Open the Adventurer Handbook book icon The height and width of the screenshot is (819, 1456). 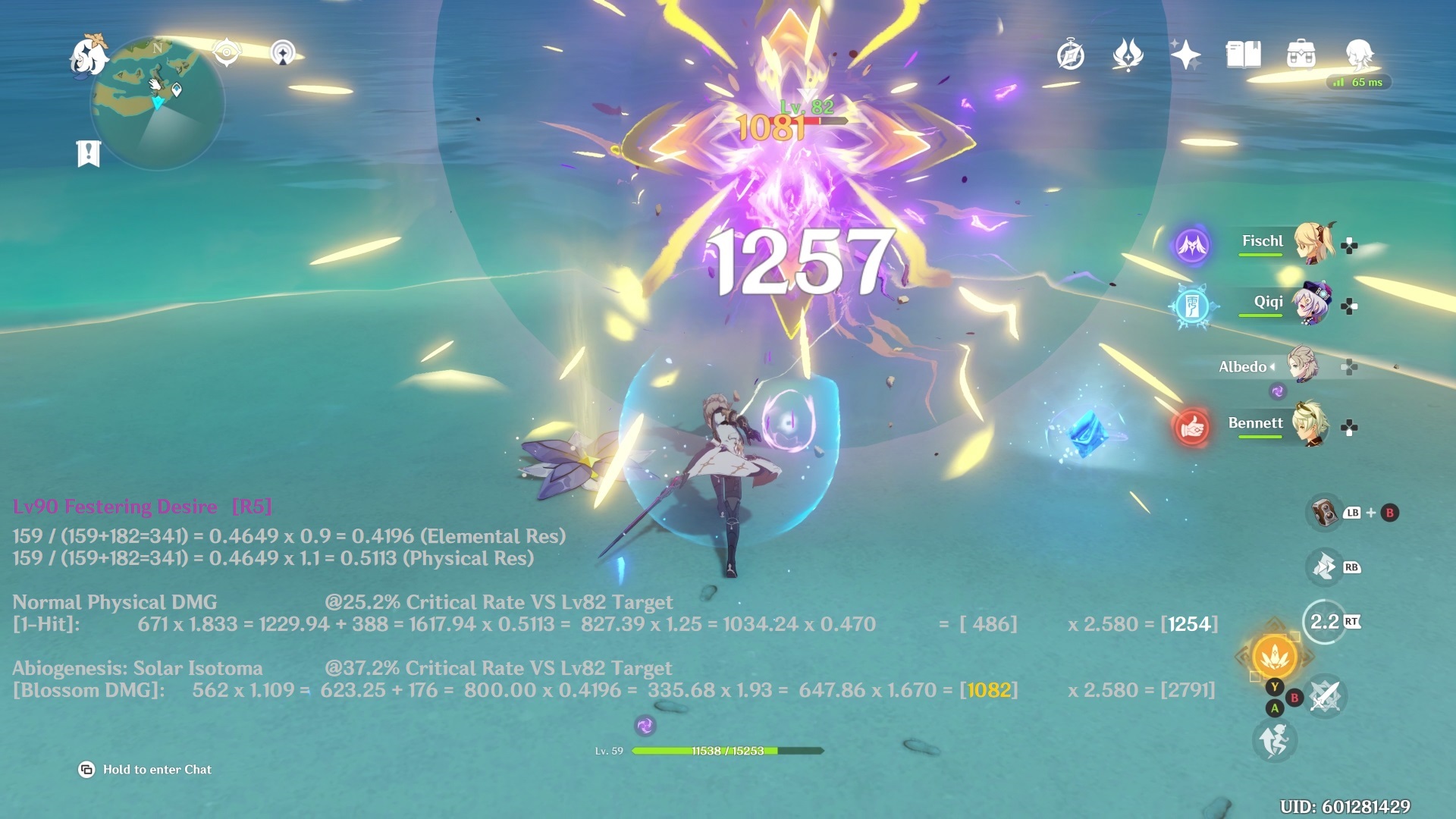[x=1244, y=55]
